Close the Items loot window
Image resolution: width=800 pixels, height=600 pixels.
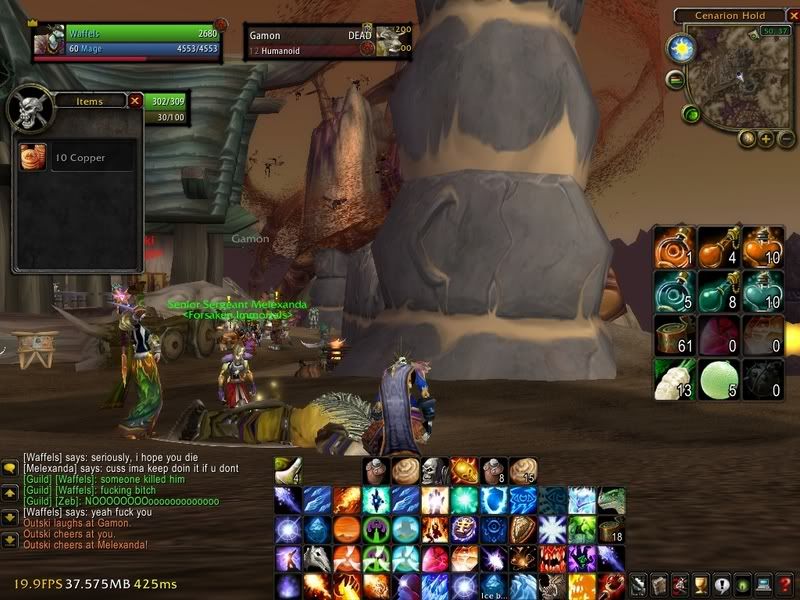[135, 100]
